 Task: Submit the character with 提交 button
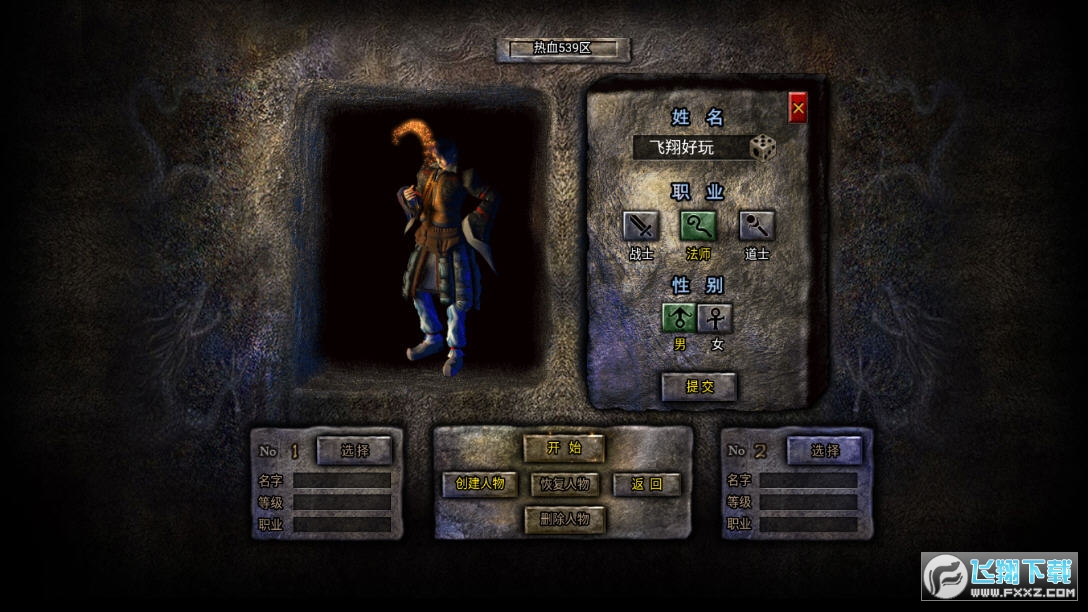point(699,386)
